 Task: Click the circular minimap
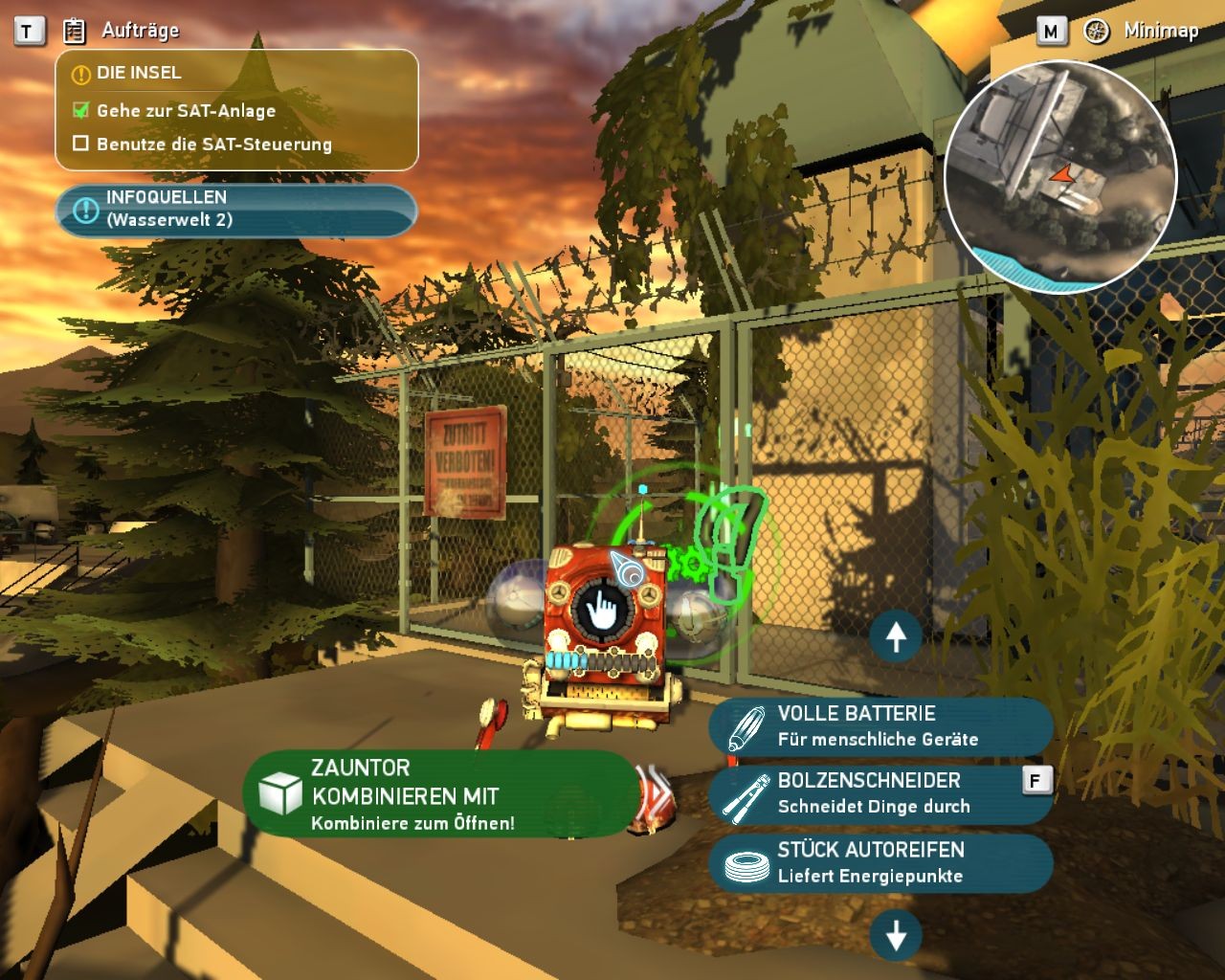coord(1060,175)
